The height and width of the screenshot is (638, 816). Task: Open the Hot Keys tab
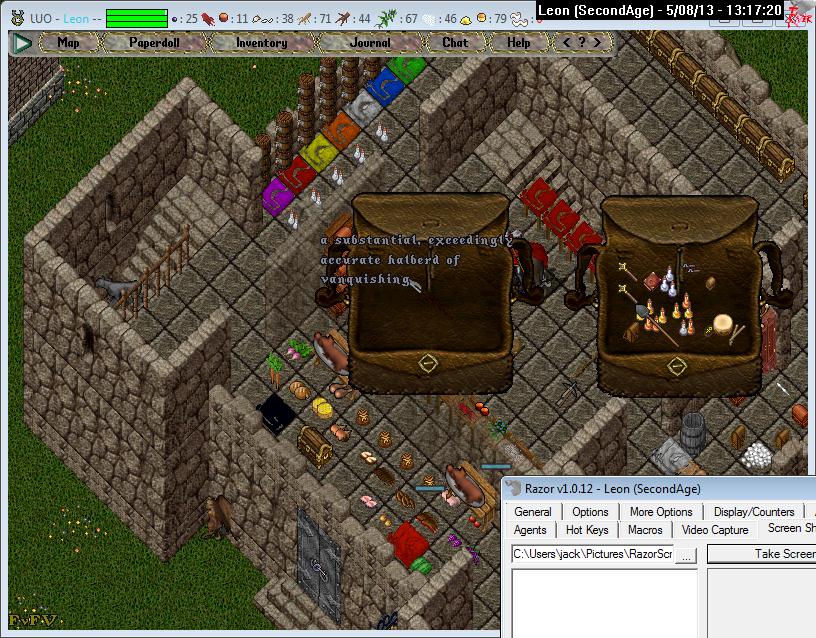[x=587, y=530]
